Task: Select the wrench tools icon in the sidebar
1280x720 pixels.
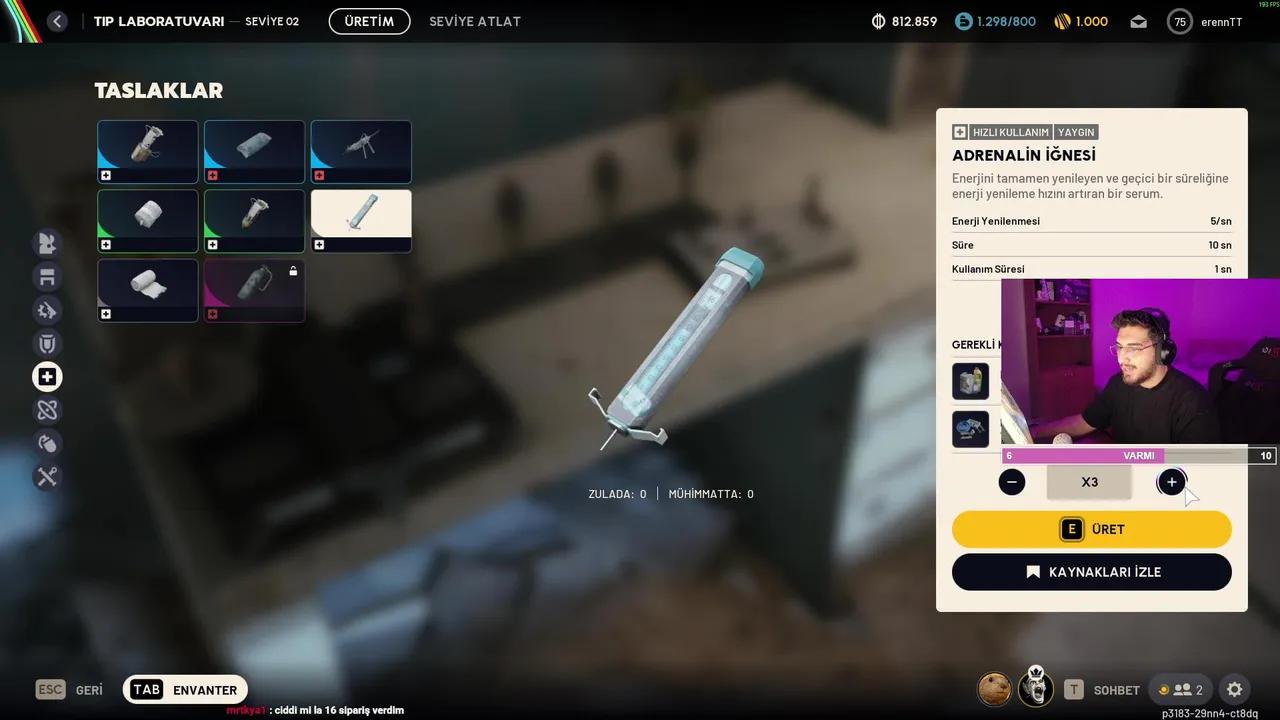Action: click(x=46, y=476)
